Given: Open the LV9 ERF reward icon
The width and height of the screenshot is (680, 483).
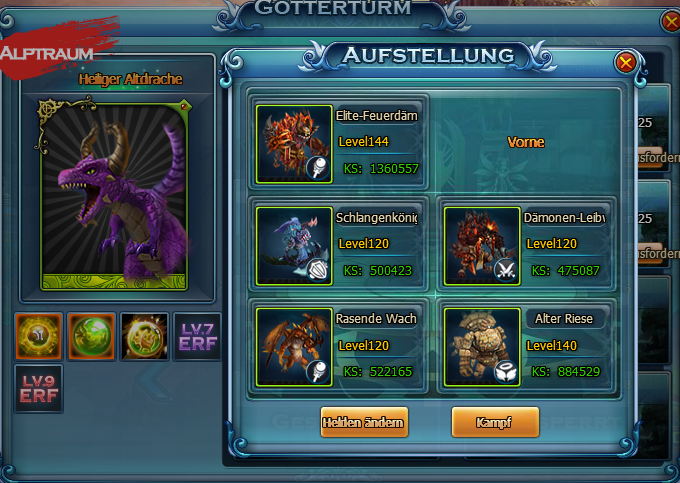Looking at the screenshot, I should [39, 389].
